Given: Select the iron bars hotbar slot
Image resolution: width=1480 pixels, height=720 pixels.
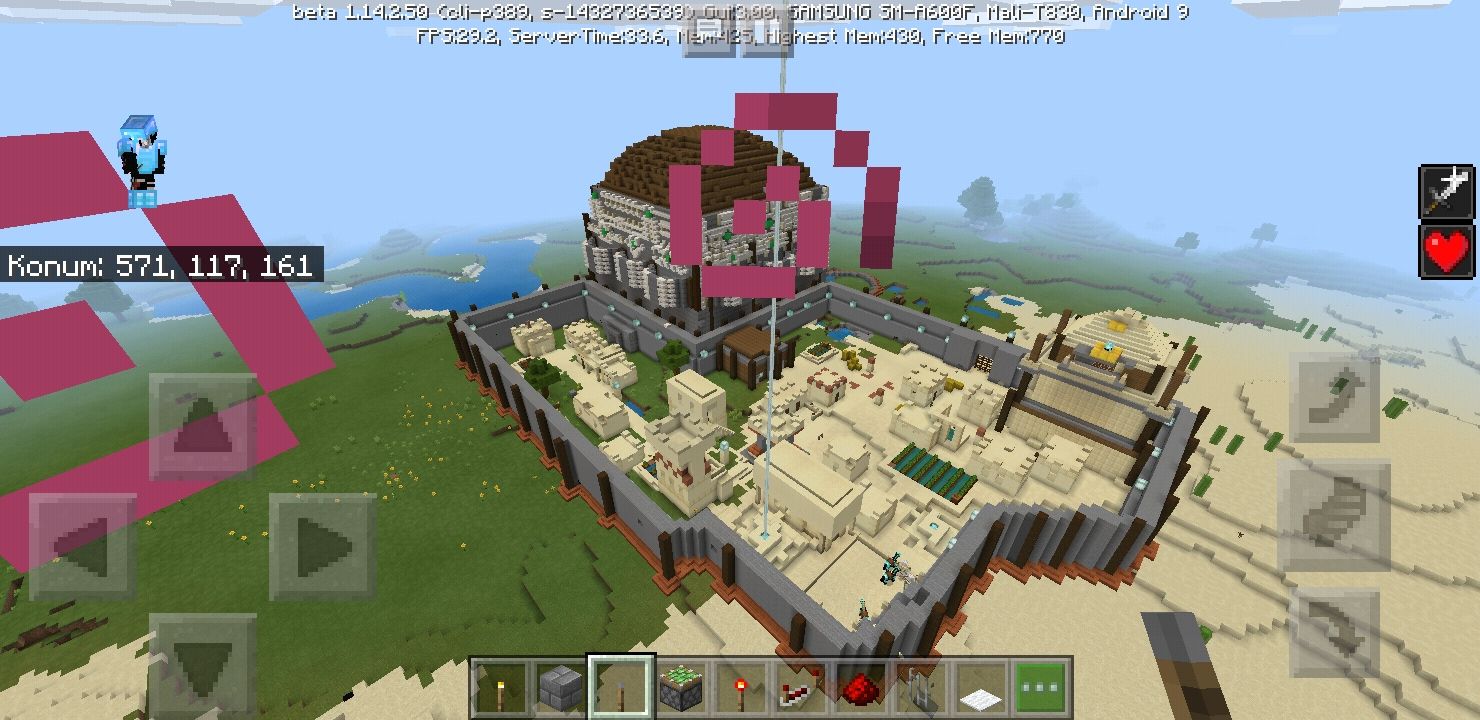Looking at the screenshot, I should (x=917, y=687).
